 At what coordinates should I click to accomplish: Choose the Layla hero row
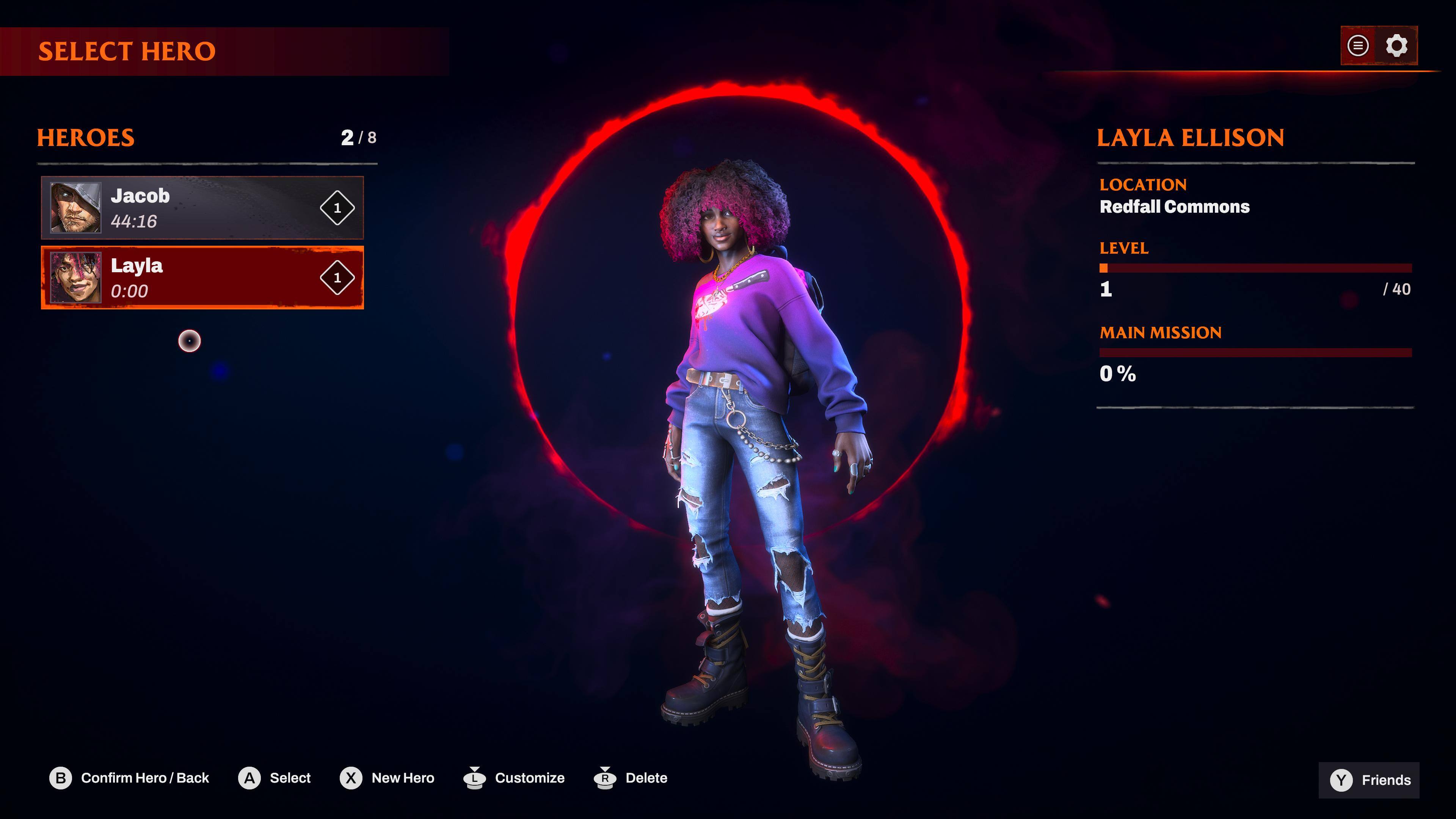tap(202, 278)
